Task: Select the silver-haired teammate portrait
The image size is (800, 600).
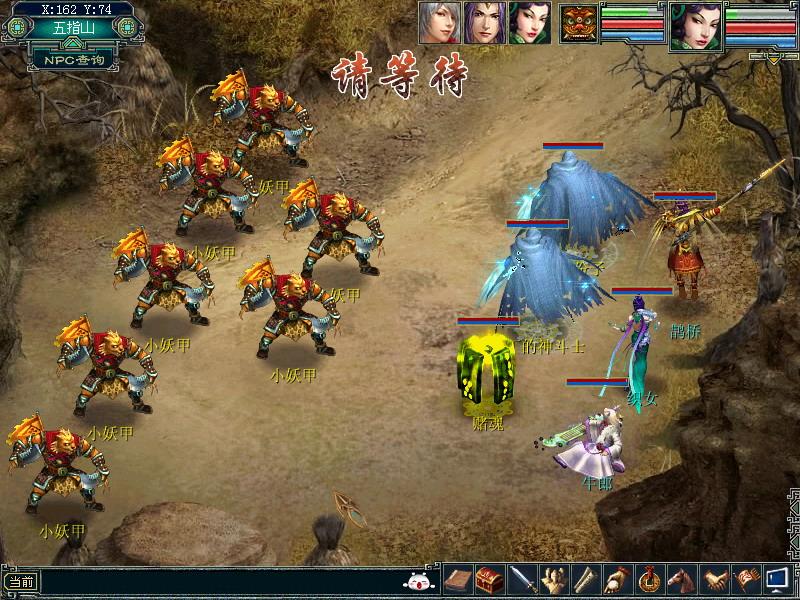Action: 440,21
